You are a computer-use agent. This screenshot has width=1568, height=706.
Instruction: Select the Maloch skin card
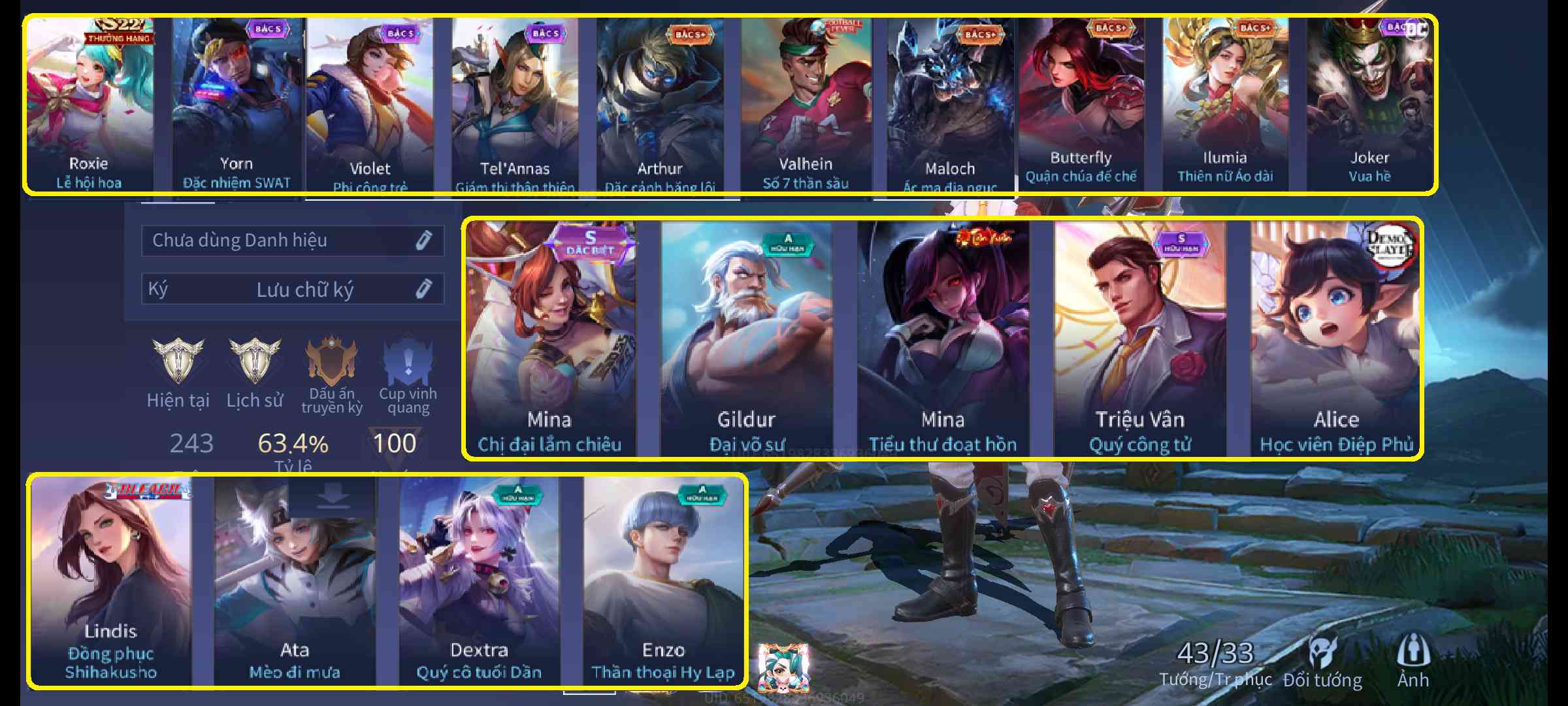point(950,105)
